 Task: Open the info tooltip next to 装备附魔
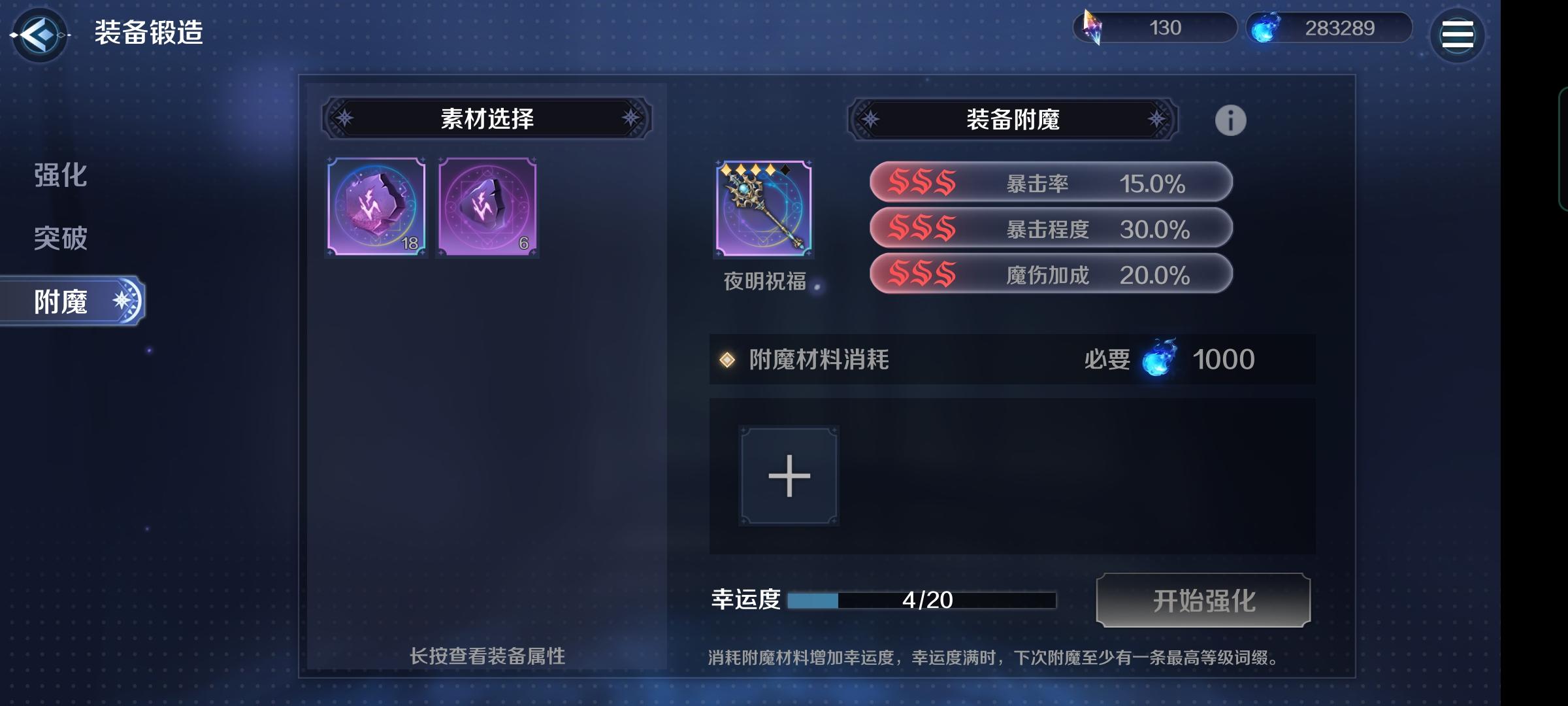(1231, 120)
